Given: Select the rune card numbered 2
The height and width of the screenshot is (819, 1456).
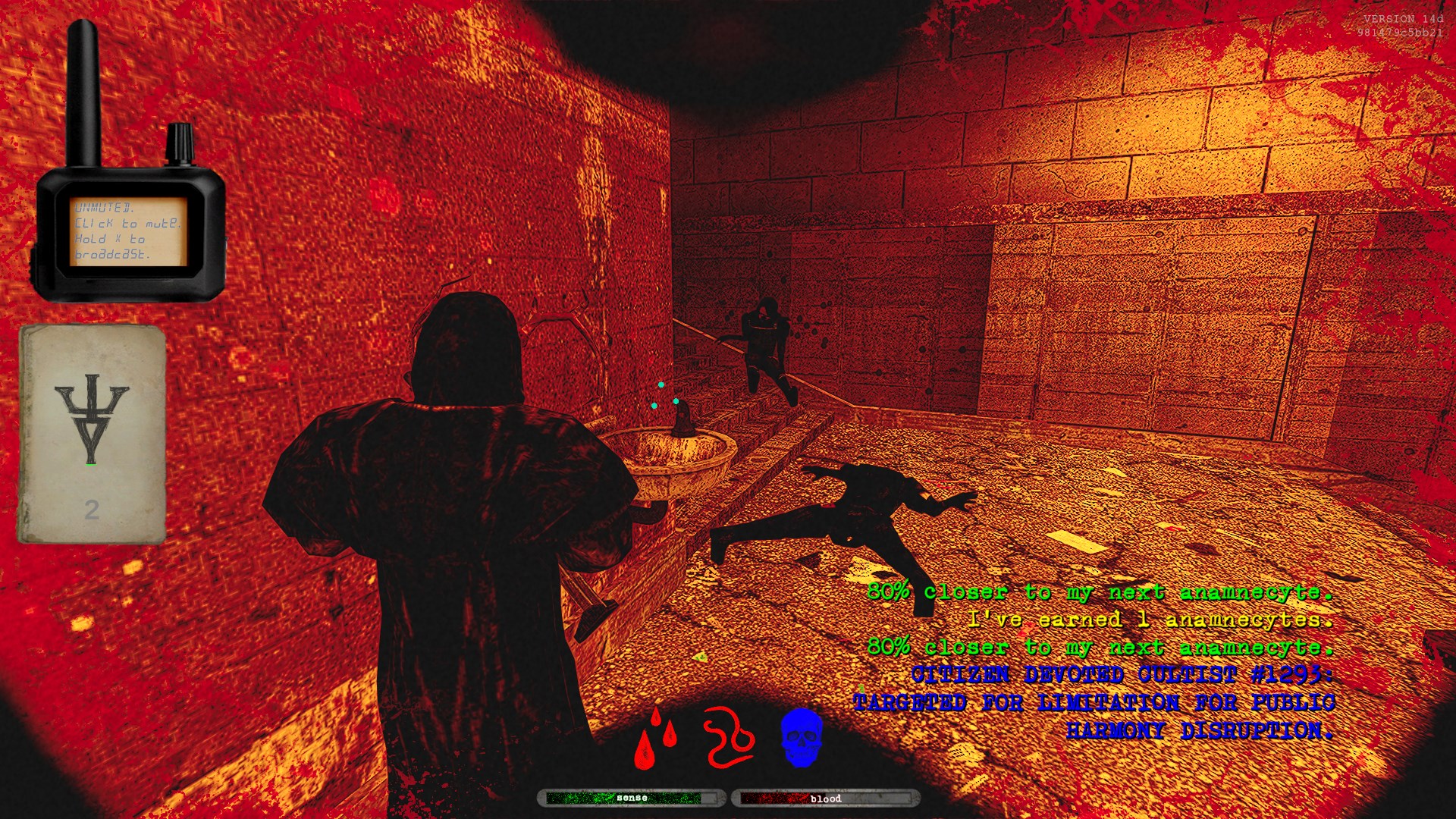Looking at the screenshot, I should [92, 435].
